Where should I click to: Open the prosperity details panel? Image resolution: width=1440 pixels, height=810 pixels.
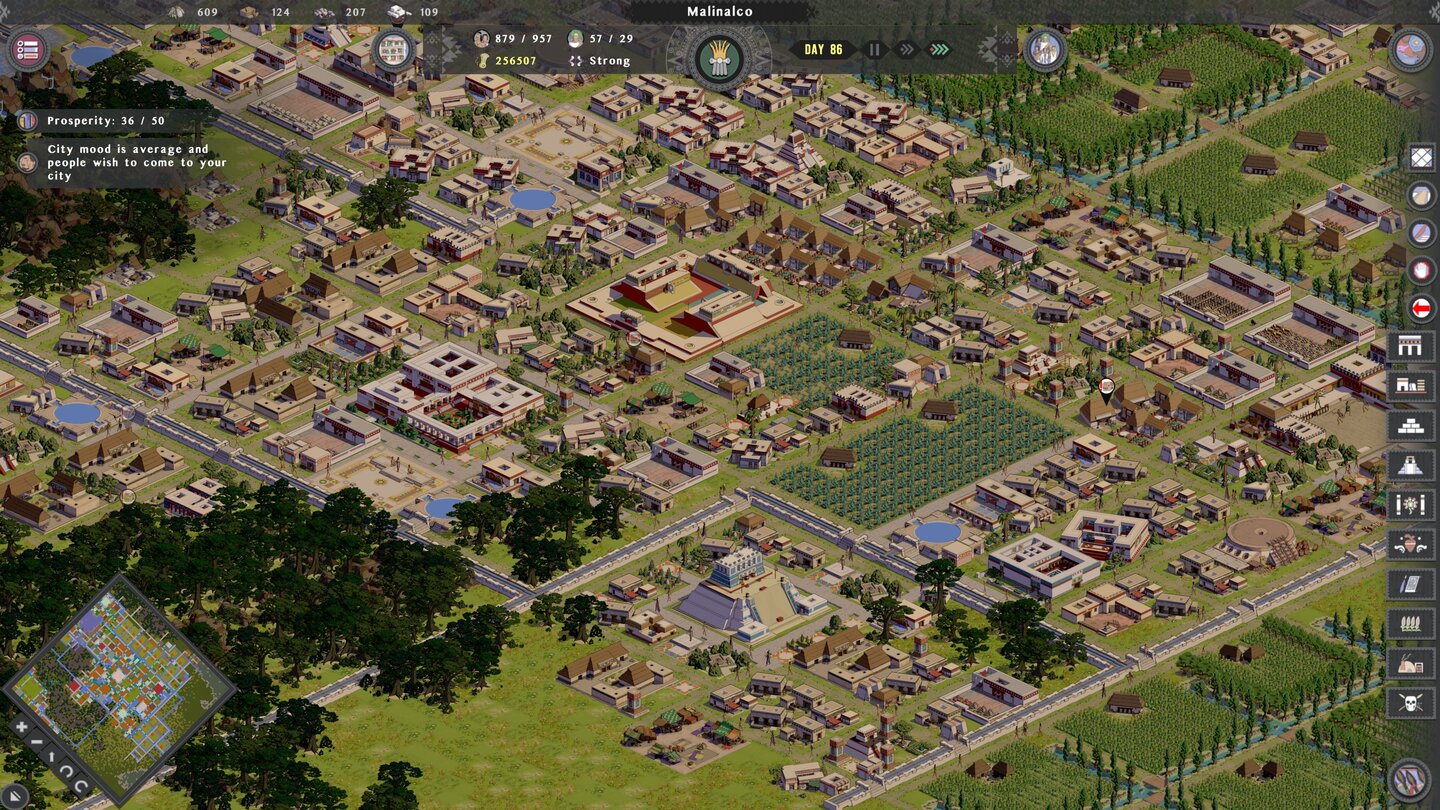coord(28,120)
